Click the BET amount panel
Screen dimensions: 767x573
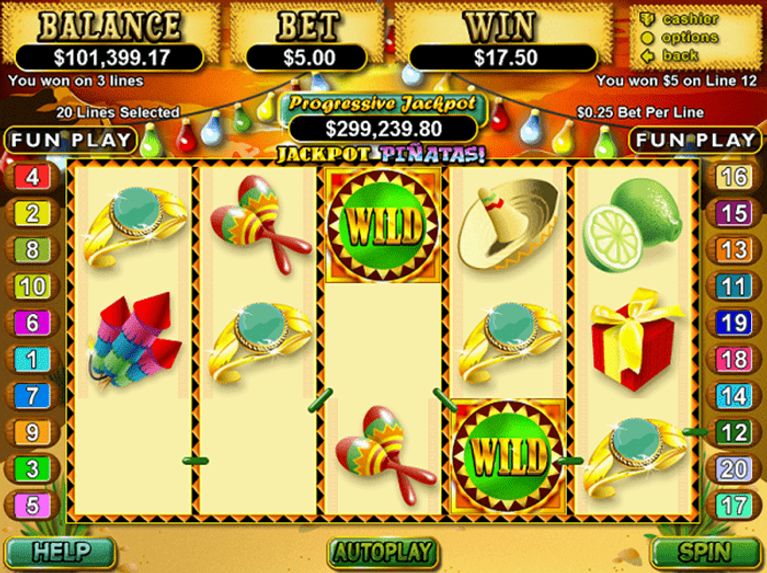(306, 57)
